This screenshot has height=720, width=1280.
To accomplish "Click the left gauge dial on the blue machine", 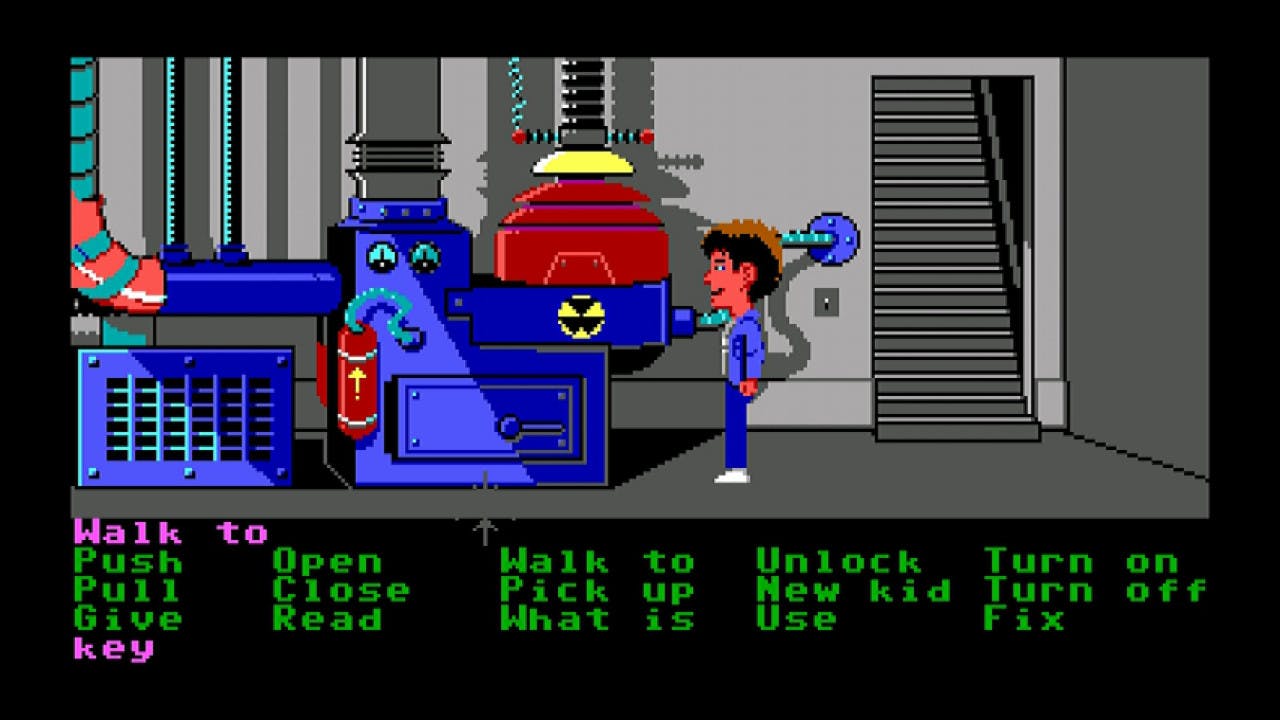I will (381, 258).
